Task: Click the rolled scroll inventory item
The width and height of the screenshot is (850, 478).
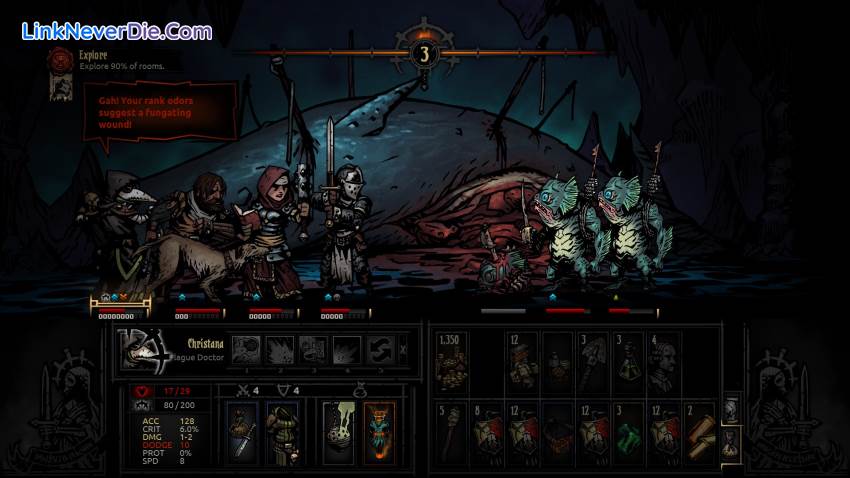Action: [697, 430]
